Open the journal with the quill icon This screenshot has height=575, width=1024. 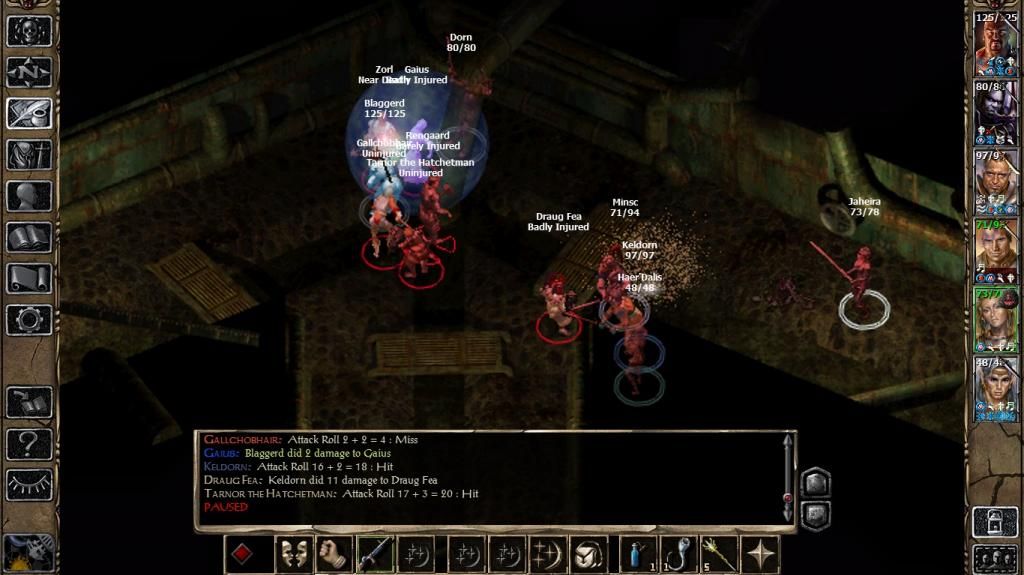pos(29,113)
